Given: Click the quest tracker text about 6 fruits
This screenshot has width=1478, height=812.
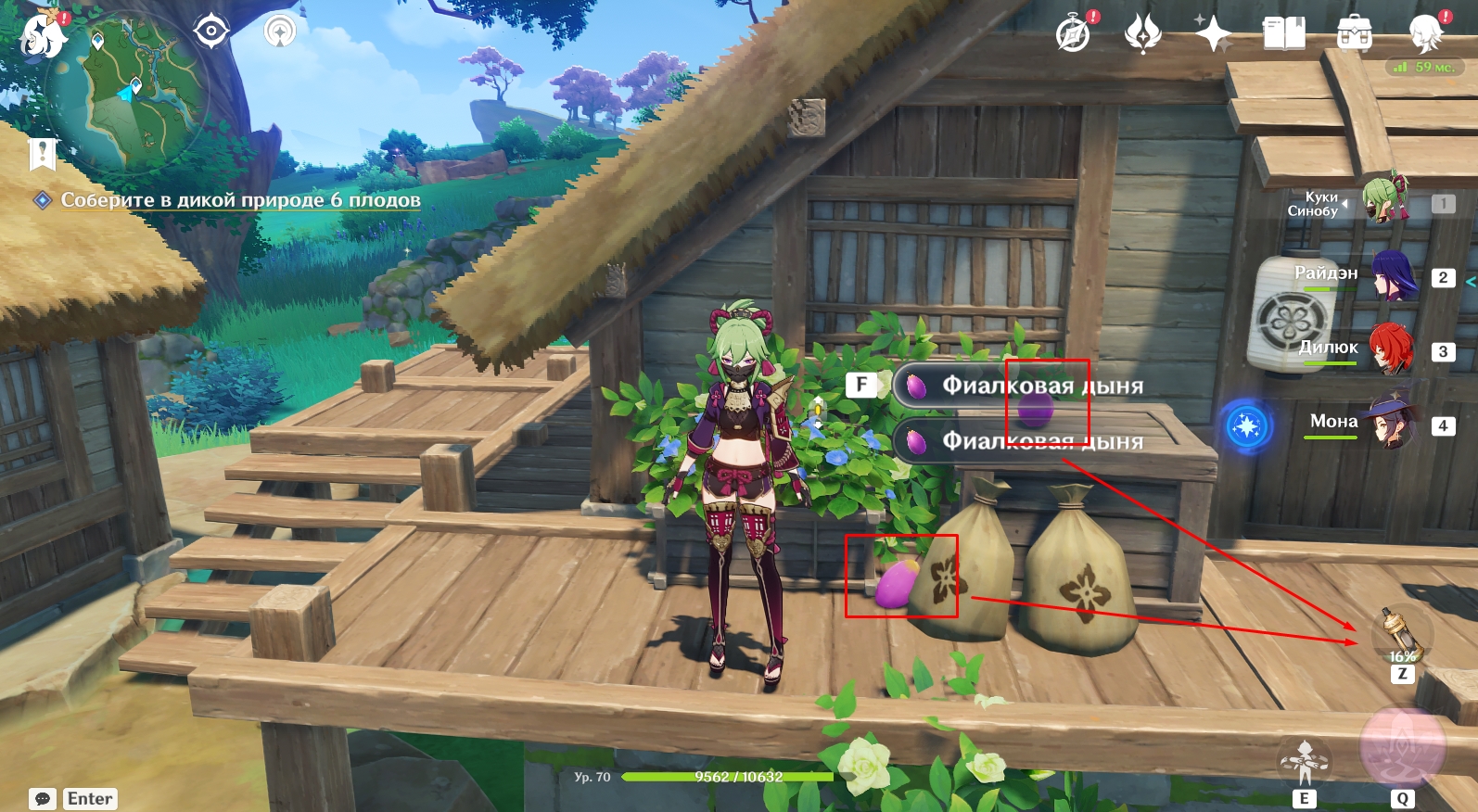Looking at the screenshot, I should tap(240, 200).
